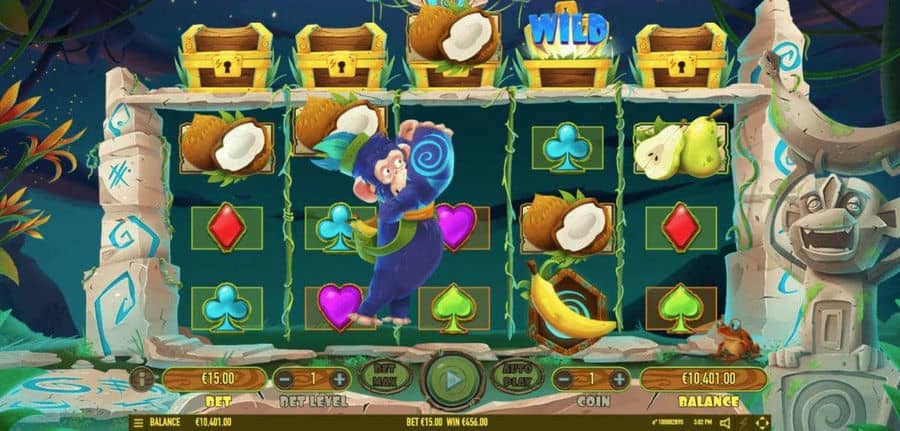The width and height of the screenshot is (900, 431).
Task: Decrease the bet level with minus
Action: point(285,379)
